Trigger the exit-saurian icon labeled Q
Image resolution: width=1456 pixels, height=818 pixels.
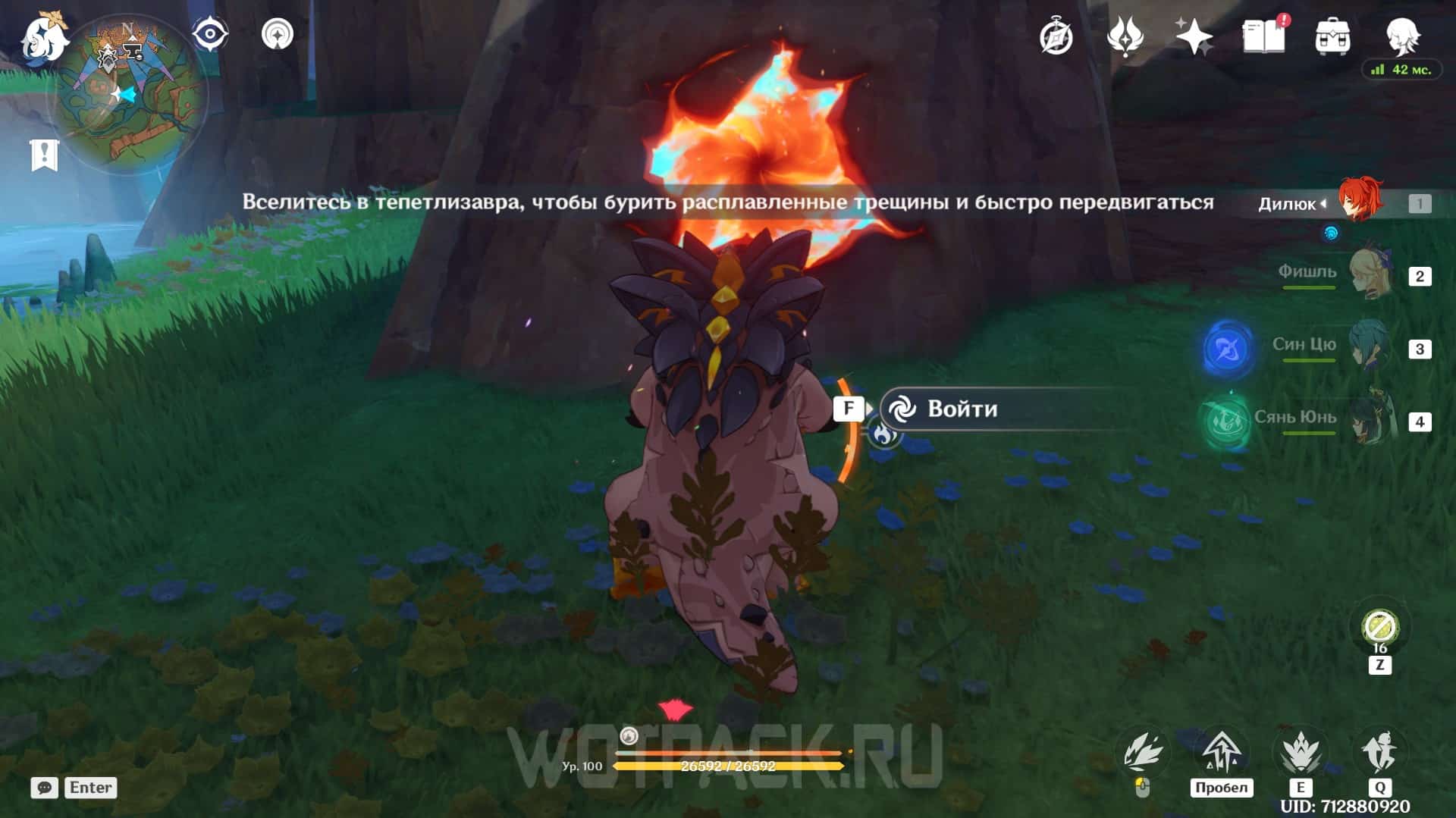(1380, 754)
